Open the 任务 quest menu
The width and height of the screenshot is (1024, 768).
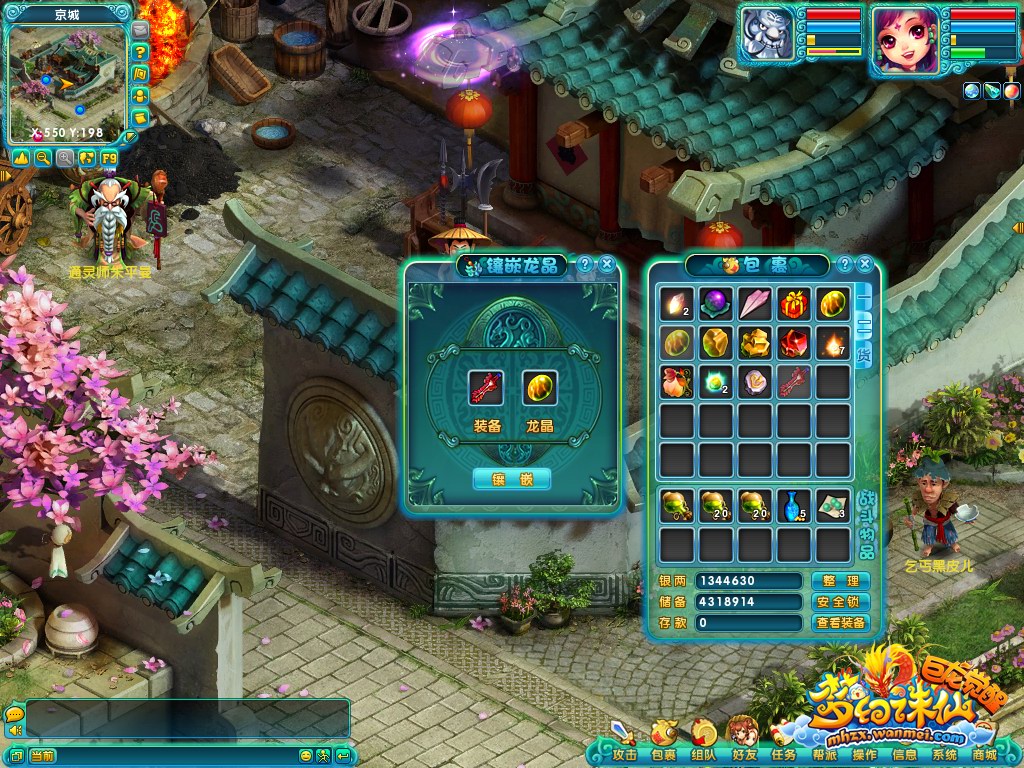[x=784, y=755]
